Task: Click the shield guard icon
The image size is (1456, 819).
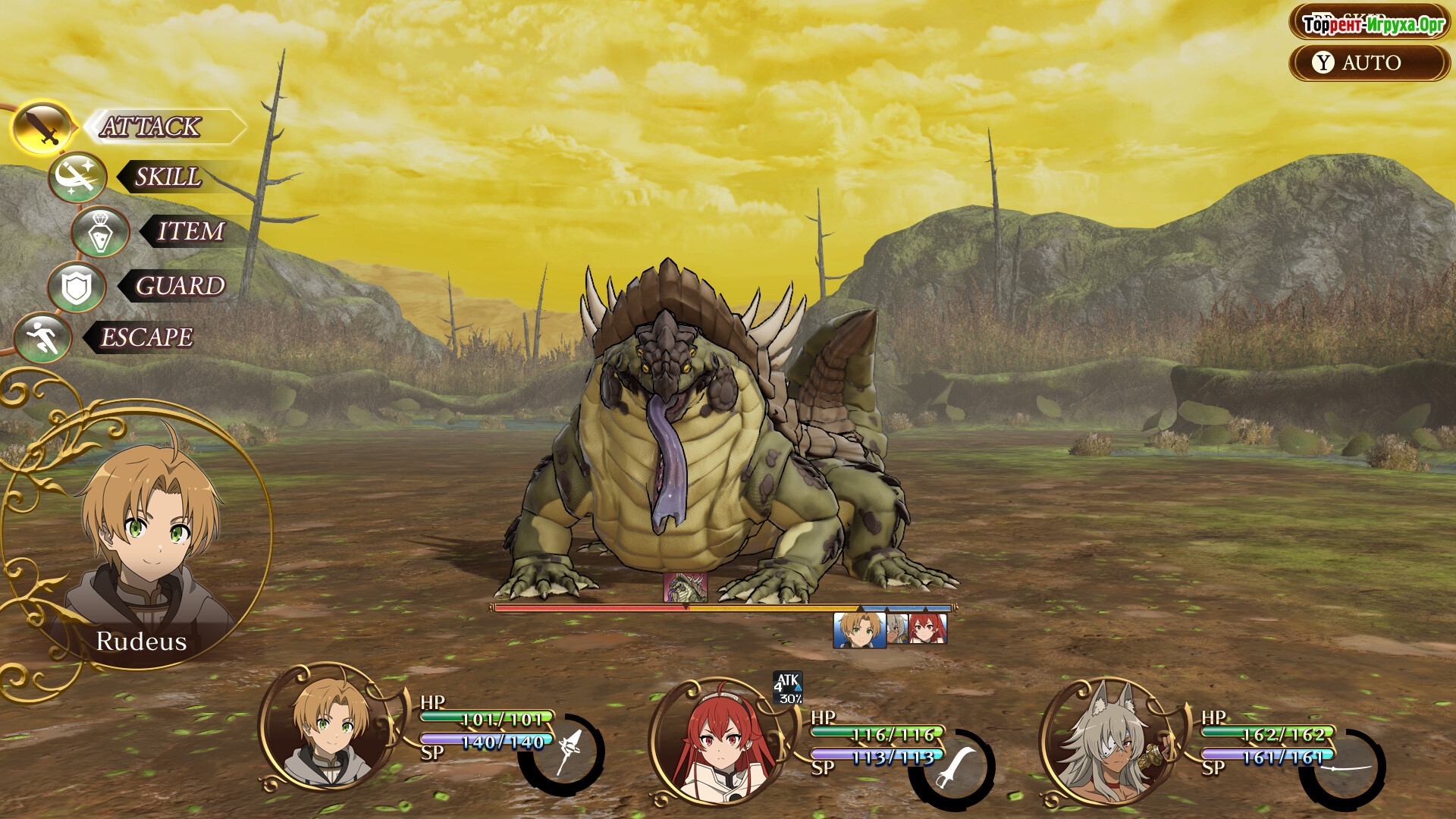Action: coord(77,287)
